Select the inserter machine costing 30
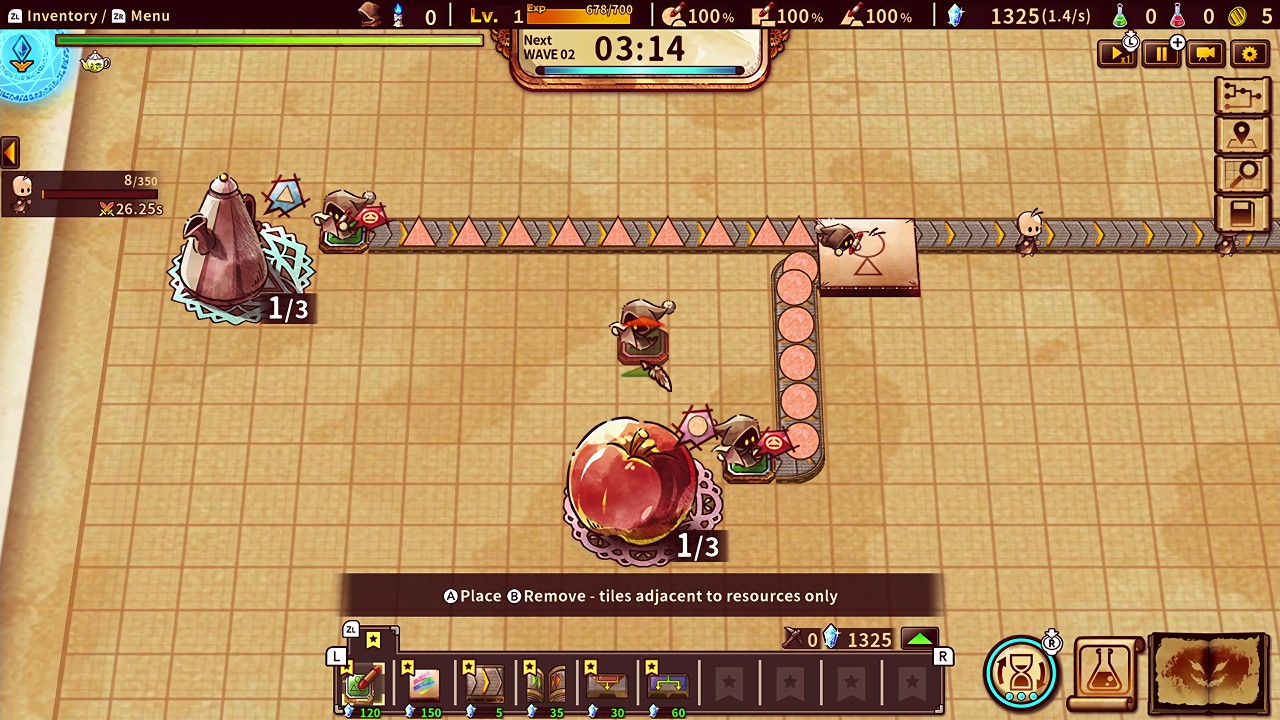 click(x=605, y=683)
